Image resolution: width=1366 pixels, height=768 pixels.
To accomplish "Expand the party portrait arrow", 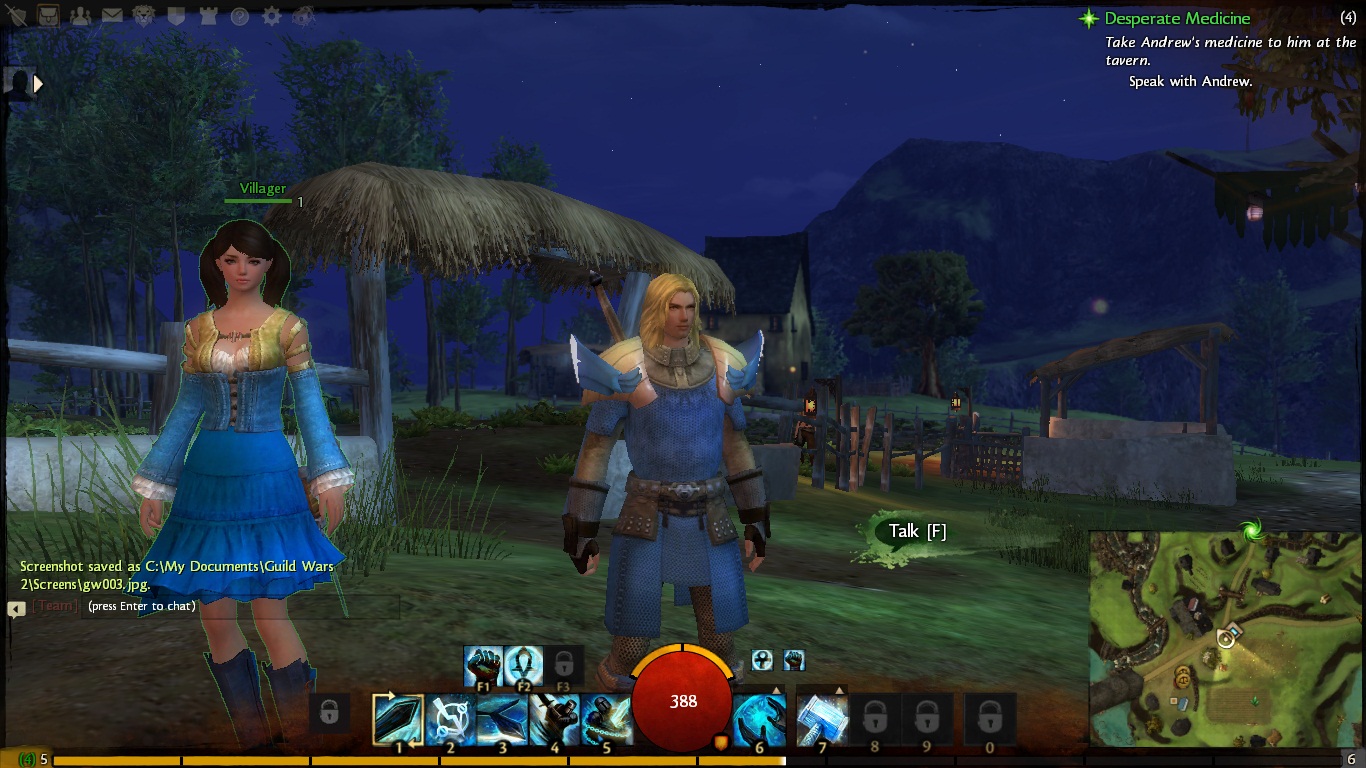I will (x=39, y=84).
